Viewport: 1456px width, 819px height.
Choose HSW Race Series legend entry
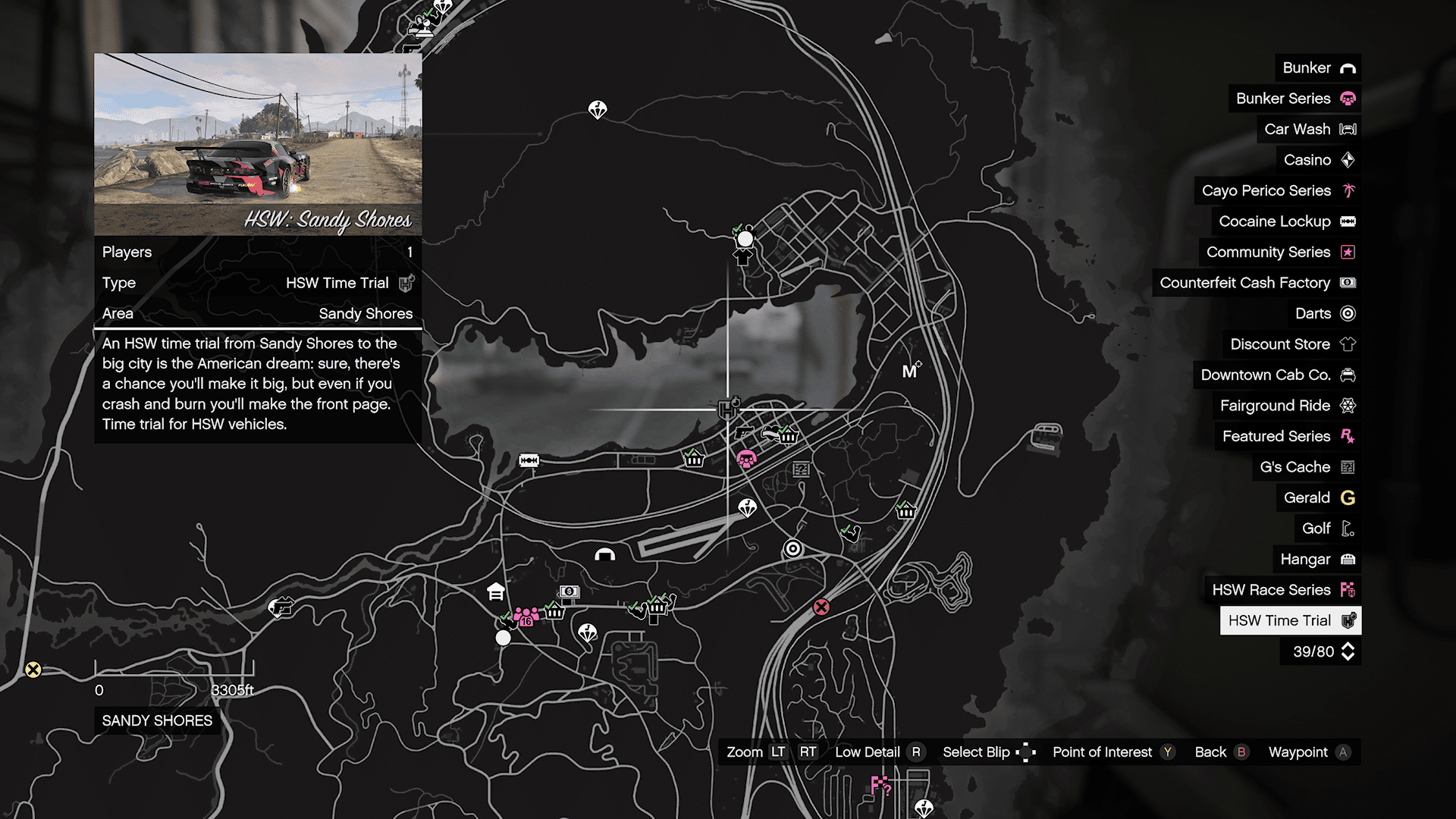pos(1282,590)
